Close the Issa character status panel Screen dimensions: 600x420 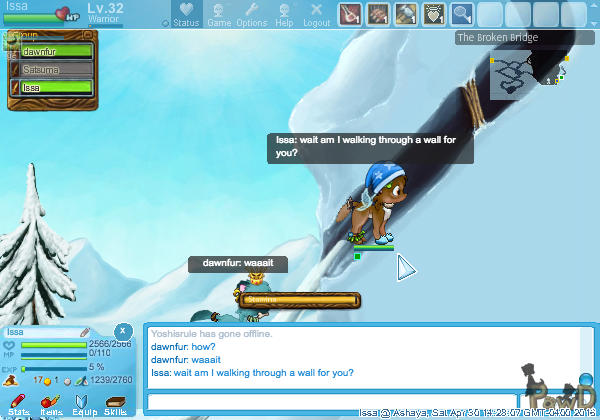click(x=122, y=330)
